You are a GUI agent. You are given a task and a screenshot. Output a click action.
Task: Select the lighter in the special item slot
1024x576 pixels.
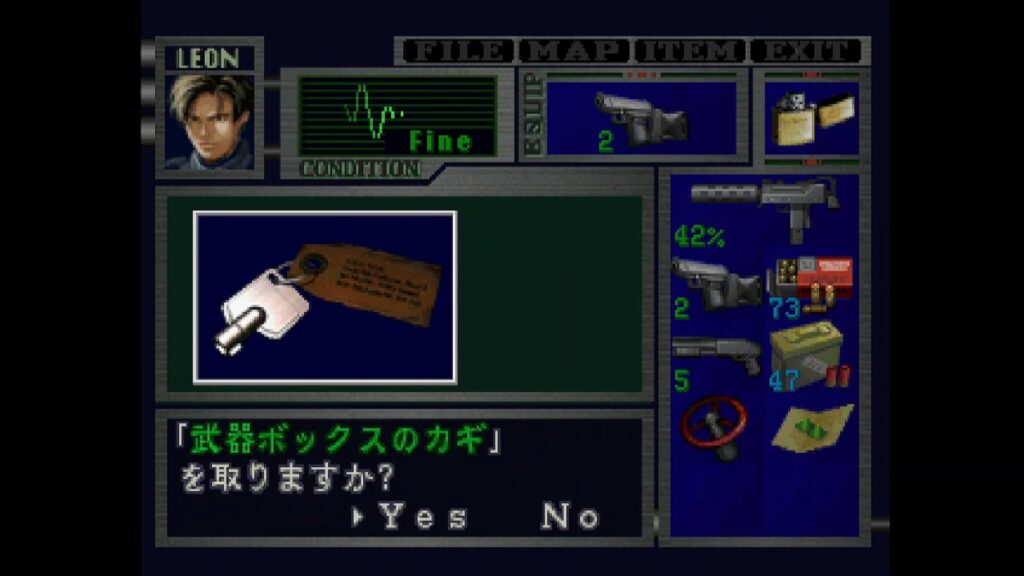pos(810,119)
